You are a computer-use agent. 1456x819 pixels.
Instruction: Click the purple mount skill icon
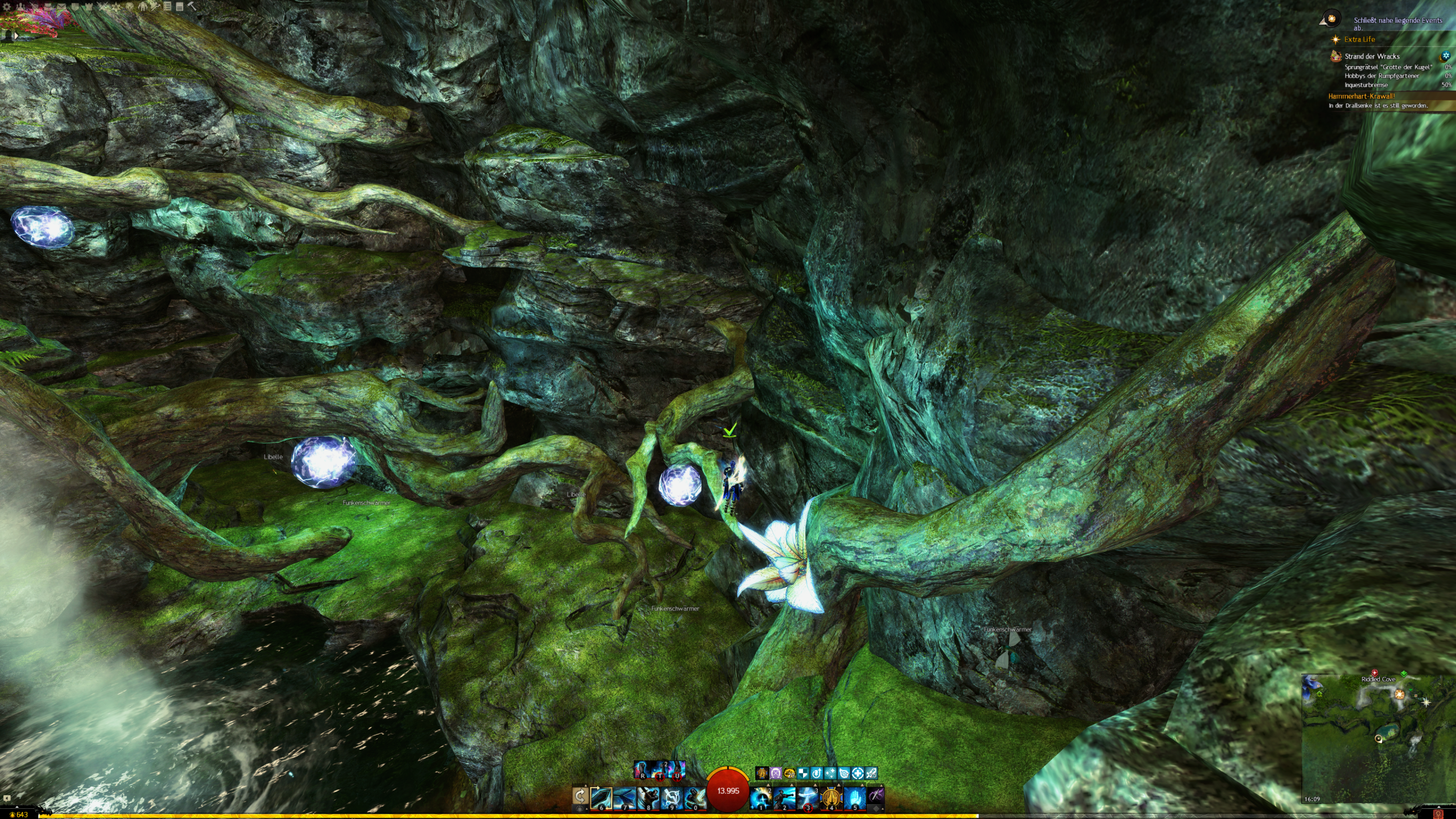point(876,796)
